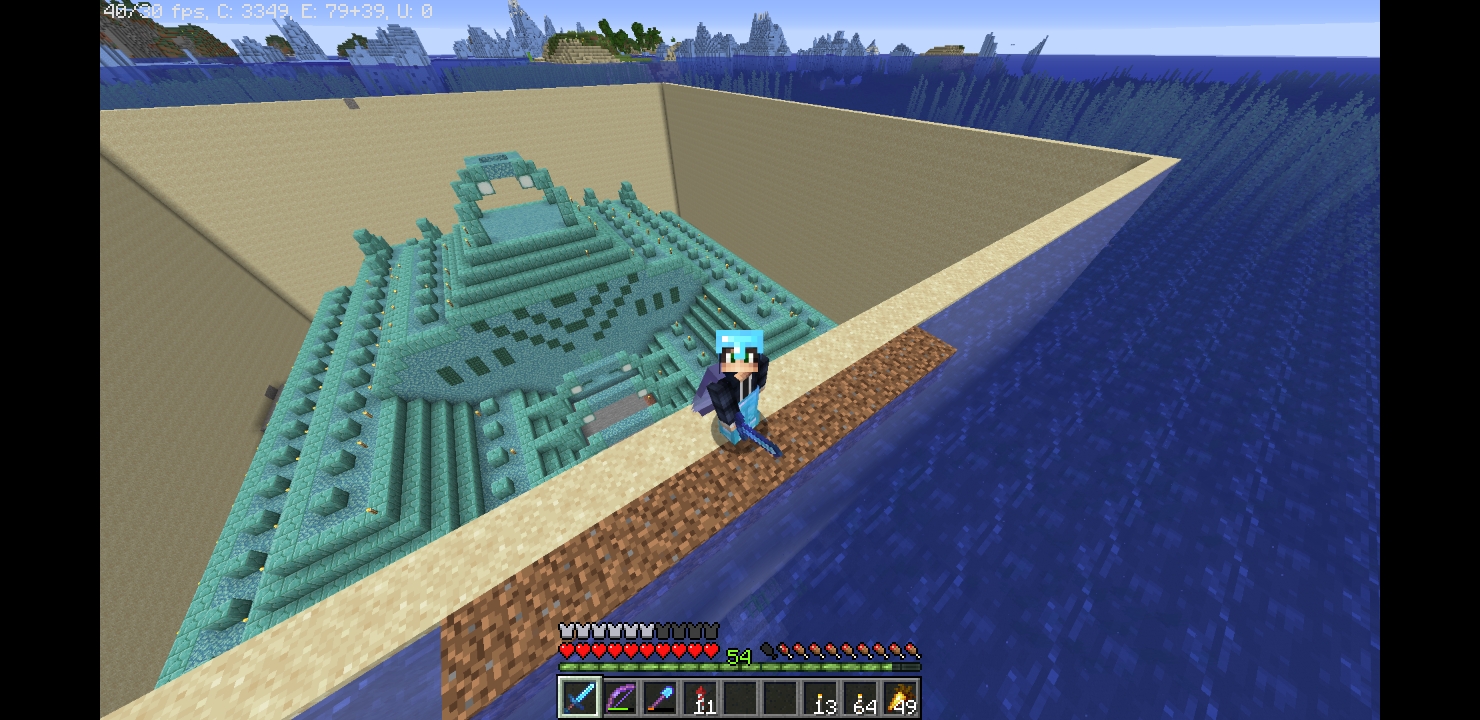Viewport: 1480px width, 720px height.
Task: Select the diamond shovel in the hotbar
Action: [660, 697]
